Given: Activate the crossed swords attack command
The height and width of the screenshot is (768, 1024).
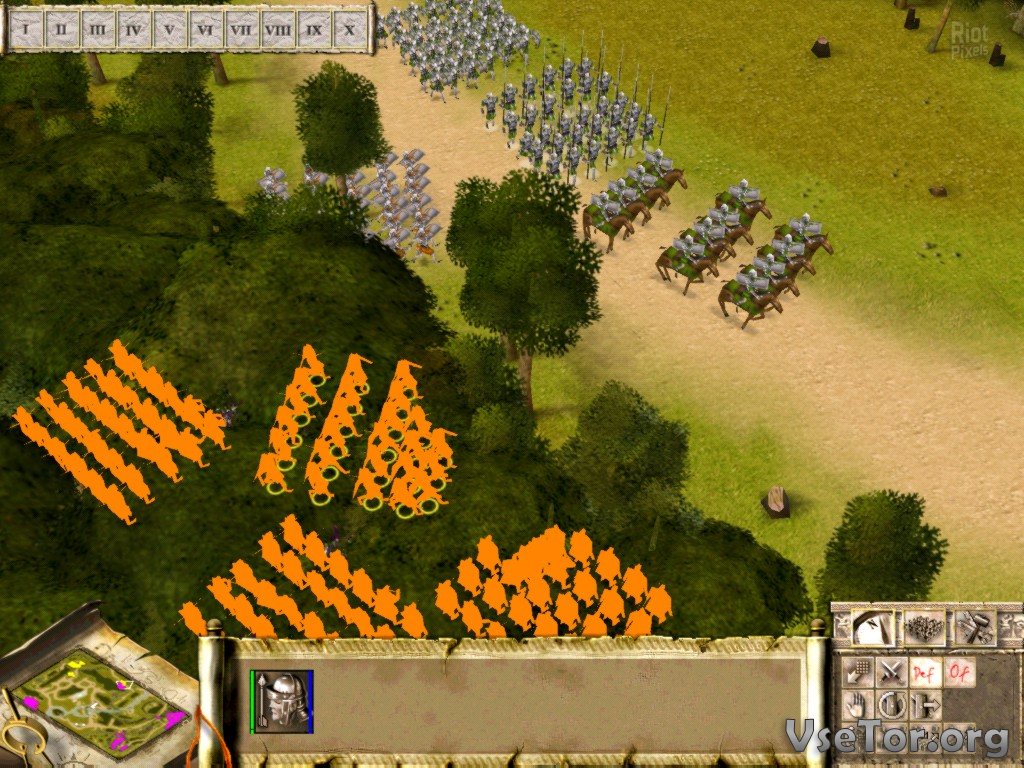Looking at the screenshot, I should pyautogui.click(x=891, y=671).
